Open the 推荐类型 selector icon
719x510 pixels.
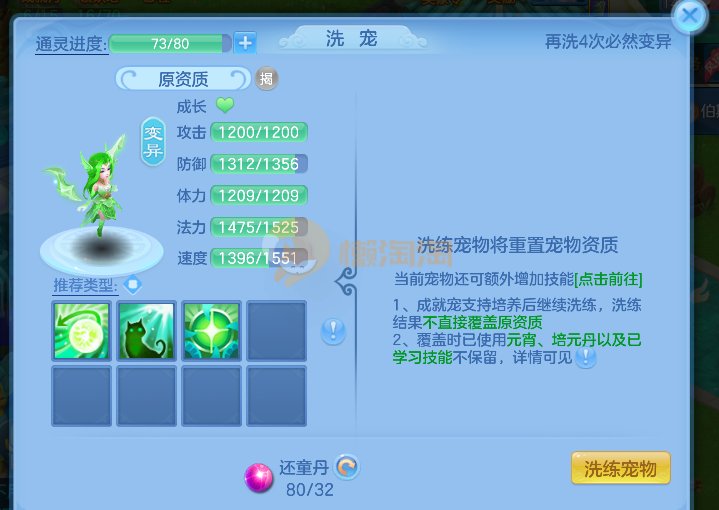click(x=133, y=285)
